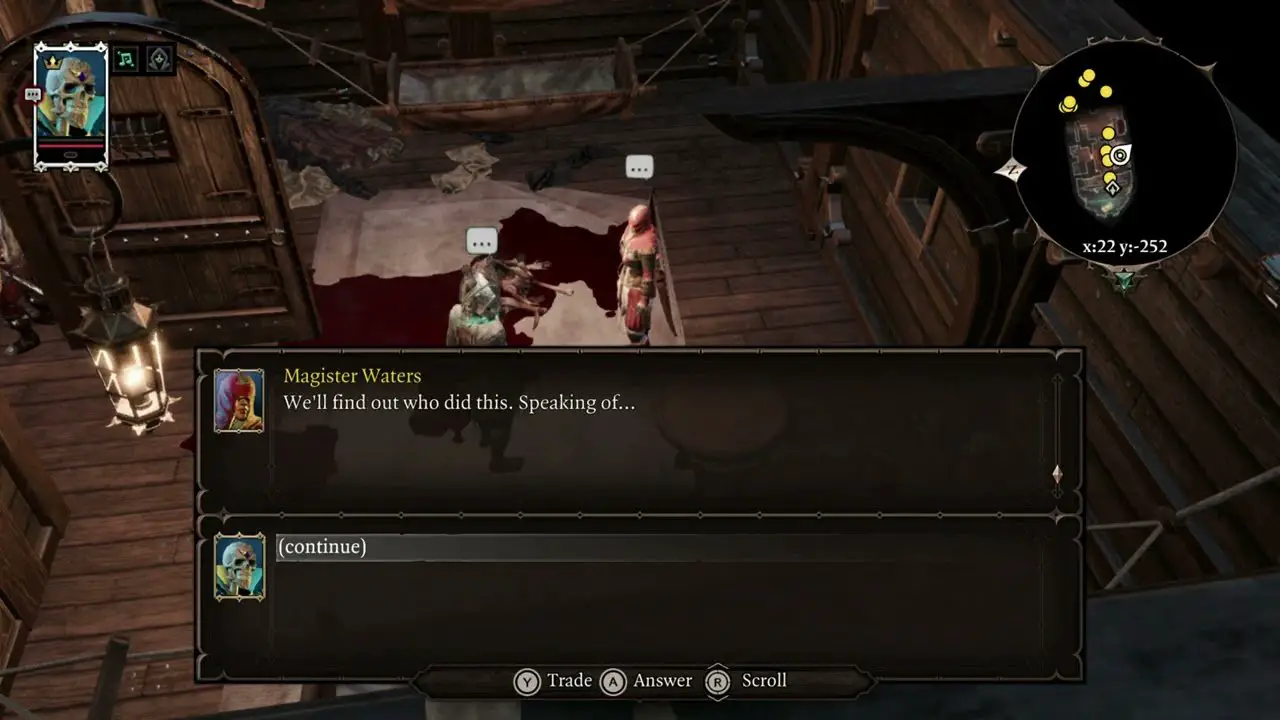Click the speech bubble above Magister Waters
Image resolution: width=1280 pixels, height=720 pixels.
point(639,167)
